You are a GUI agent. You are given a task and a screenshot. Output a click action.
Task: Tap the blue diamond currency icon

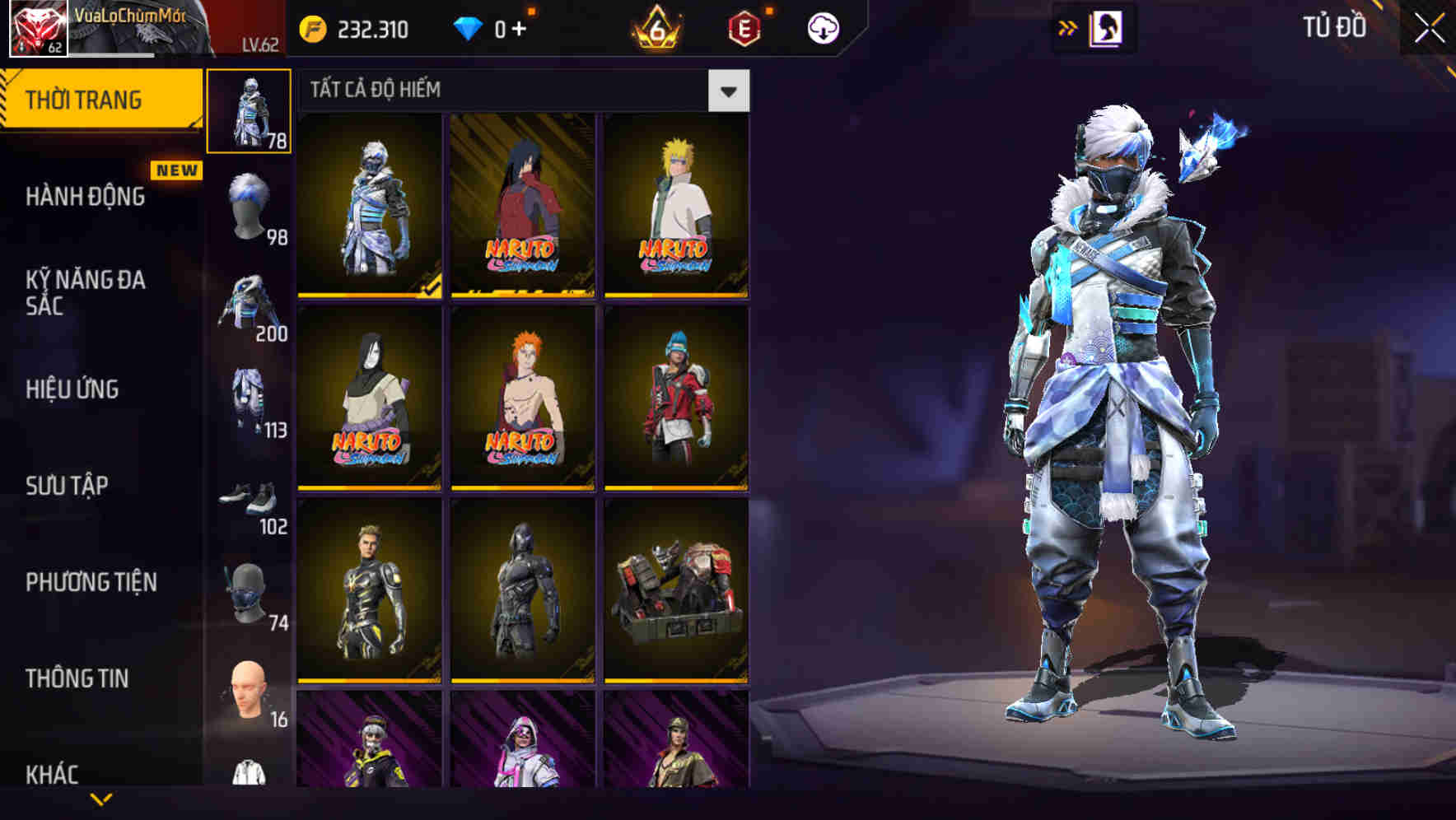pyautogui.click(x=469, y=27)
